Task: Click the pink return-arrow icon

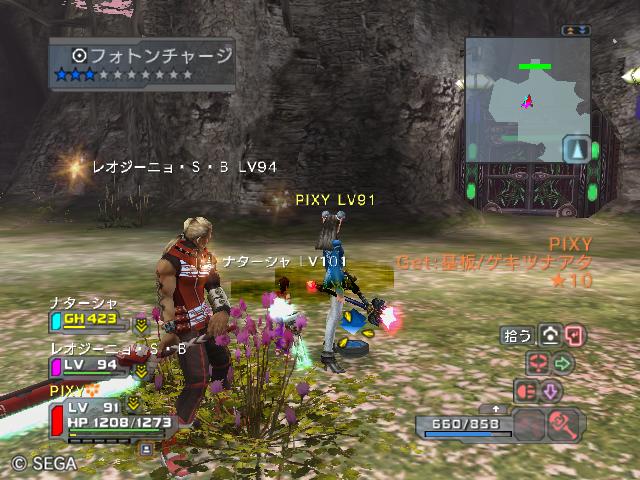Action: (x=574, y=336)
